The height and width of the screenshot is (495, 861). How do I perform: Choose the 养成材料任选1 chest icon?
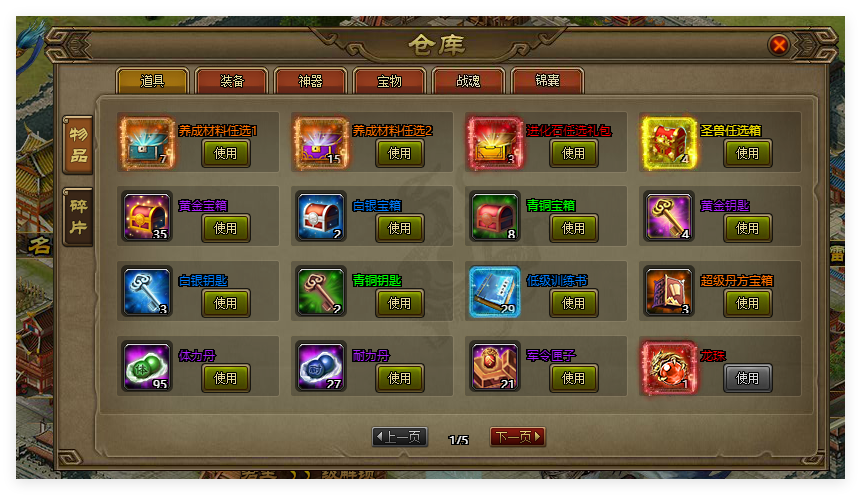146,141
